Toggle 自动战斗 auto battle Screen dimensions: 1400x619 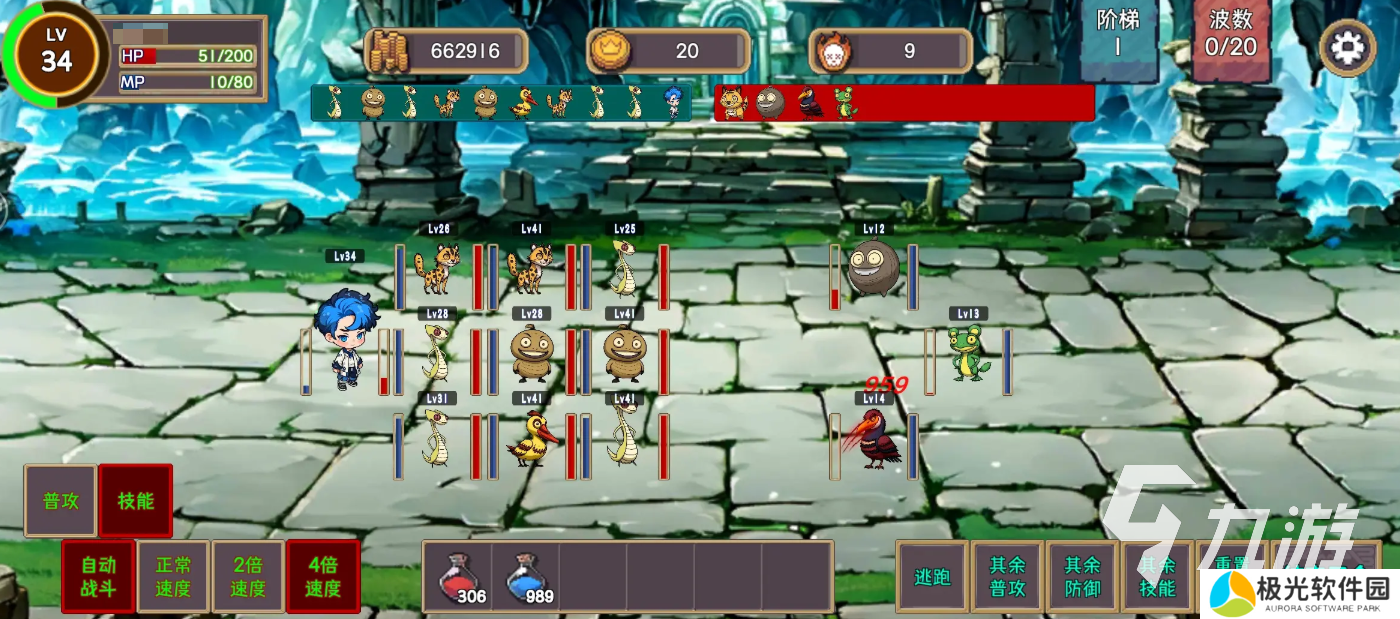(x=98, y=576)
